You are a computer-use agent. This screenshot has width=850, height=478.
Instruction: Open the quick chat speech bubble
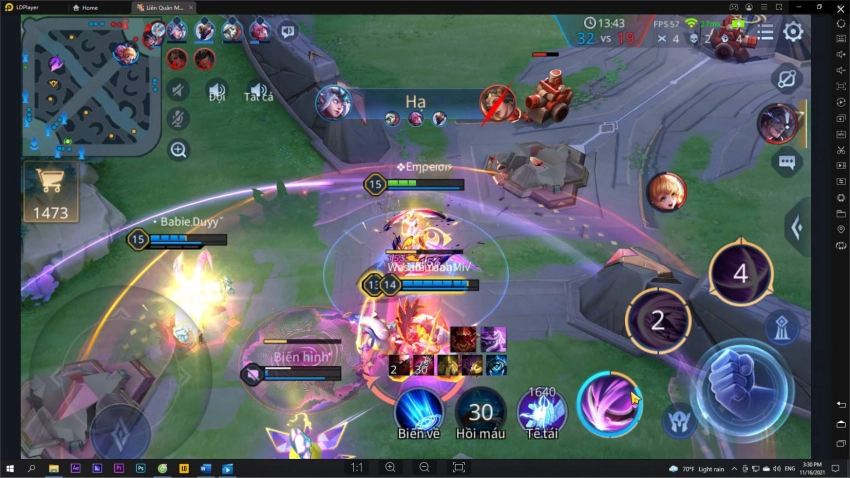pos(786,162)
